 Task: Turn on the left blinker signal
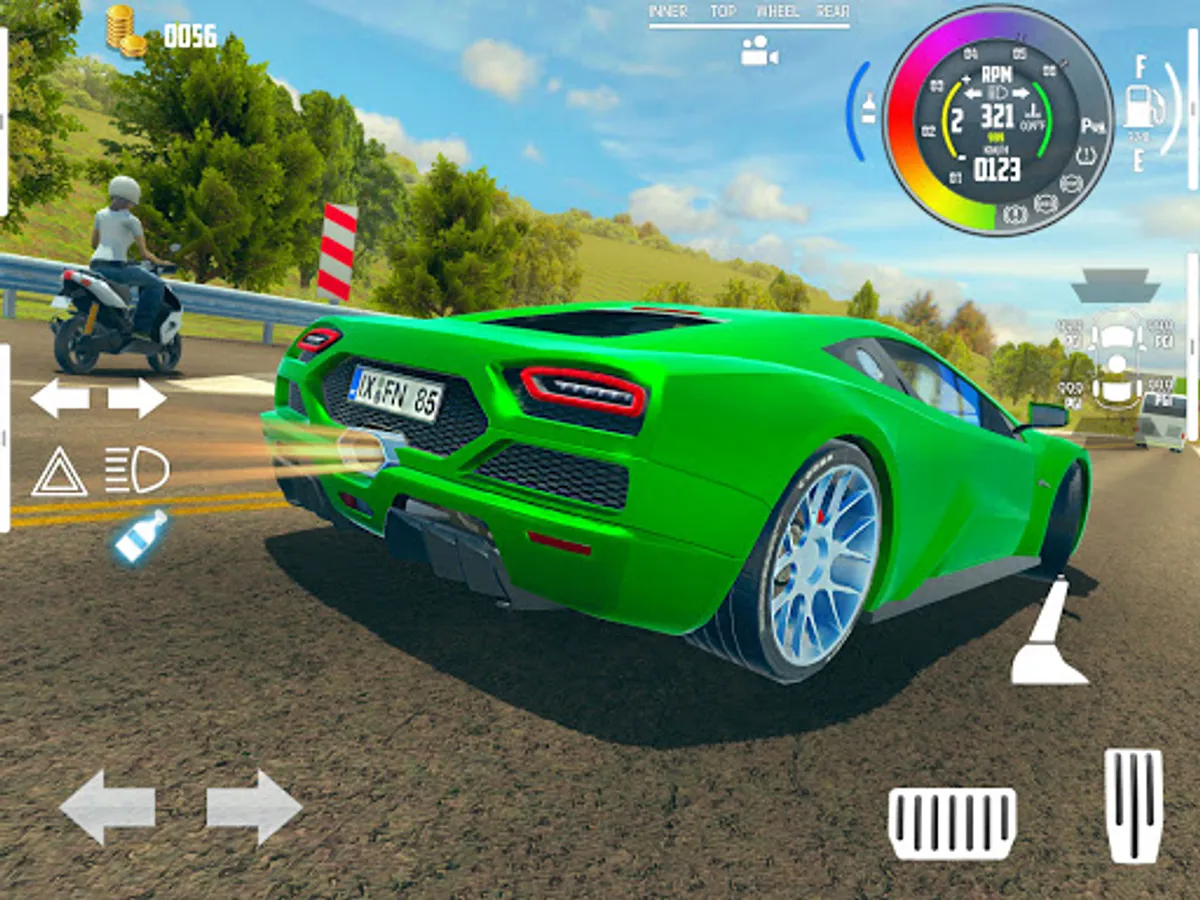60,398
